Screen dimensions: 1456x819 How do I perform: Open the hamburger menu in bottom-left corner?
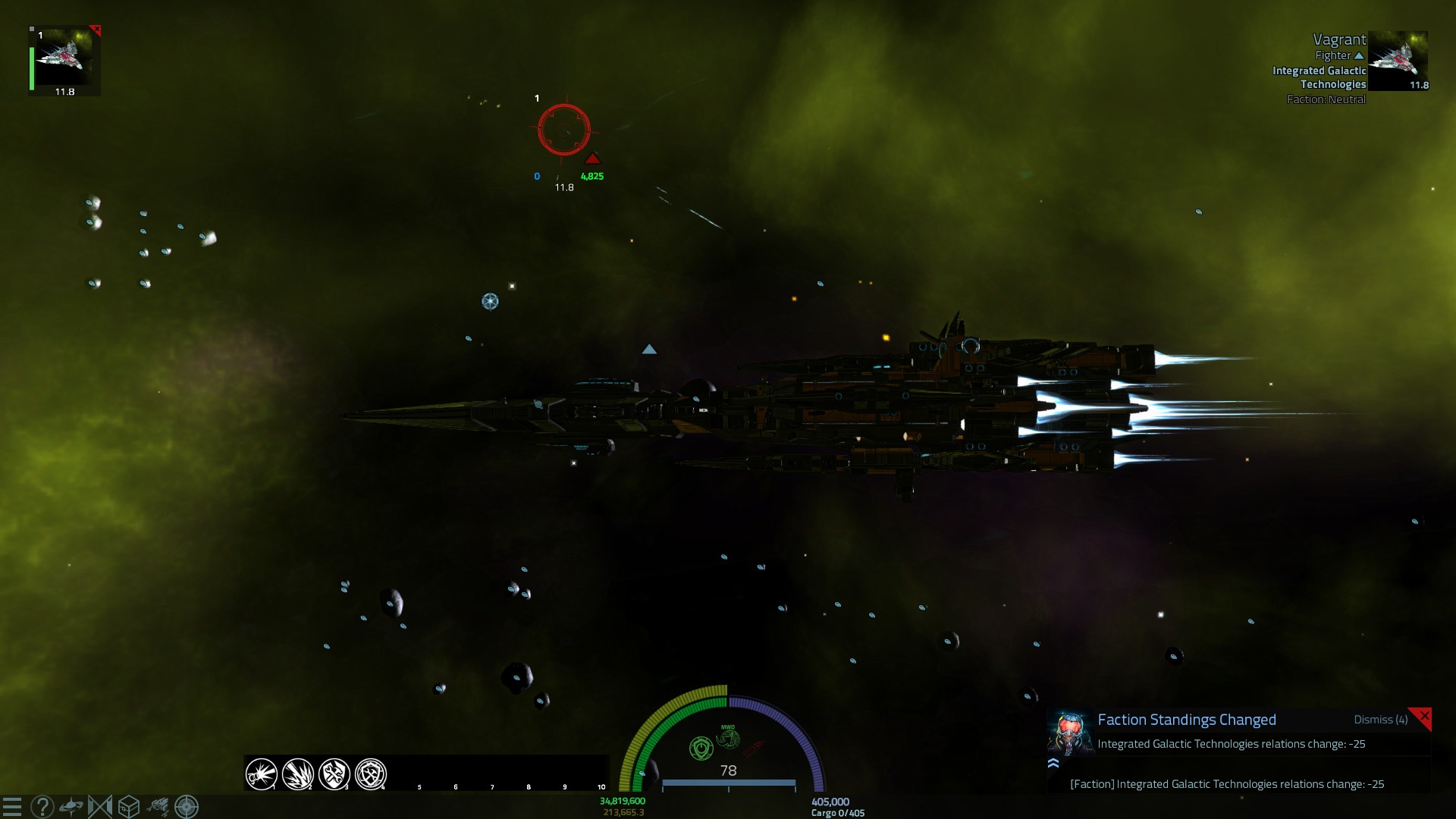click(x=12, y=805)
